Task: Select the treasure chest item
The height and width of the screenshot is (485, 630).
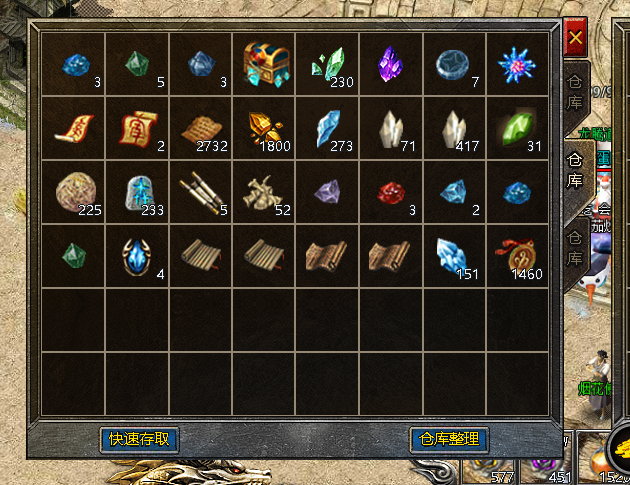Action: (265, 64)
